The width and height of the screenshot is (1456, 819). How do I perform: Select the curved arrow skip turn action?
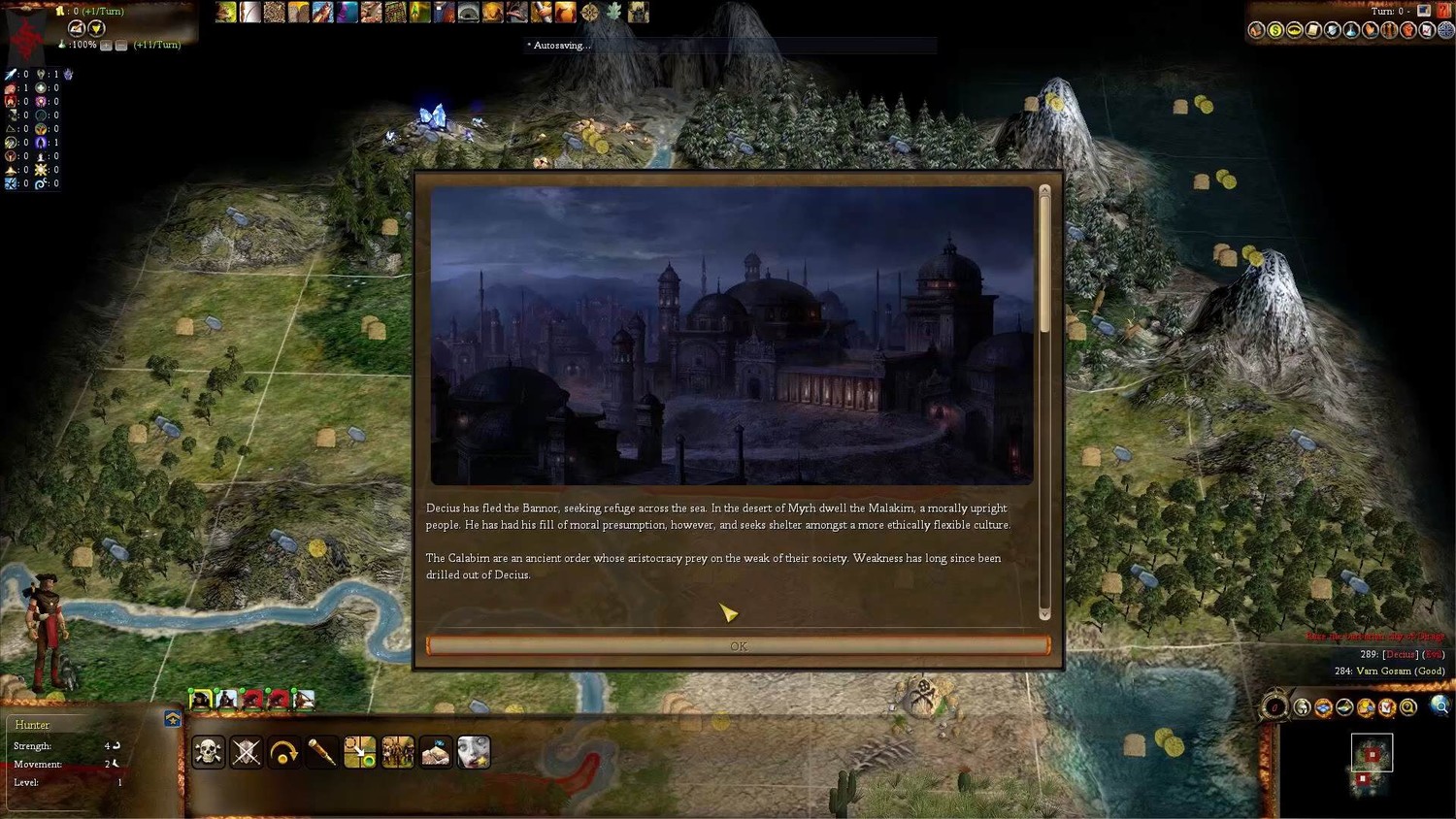pos(284,752)
